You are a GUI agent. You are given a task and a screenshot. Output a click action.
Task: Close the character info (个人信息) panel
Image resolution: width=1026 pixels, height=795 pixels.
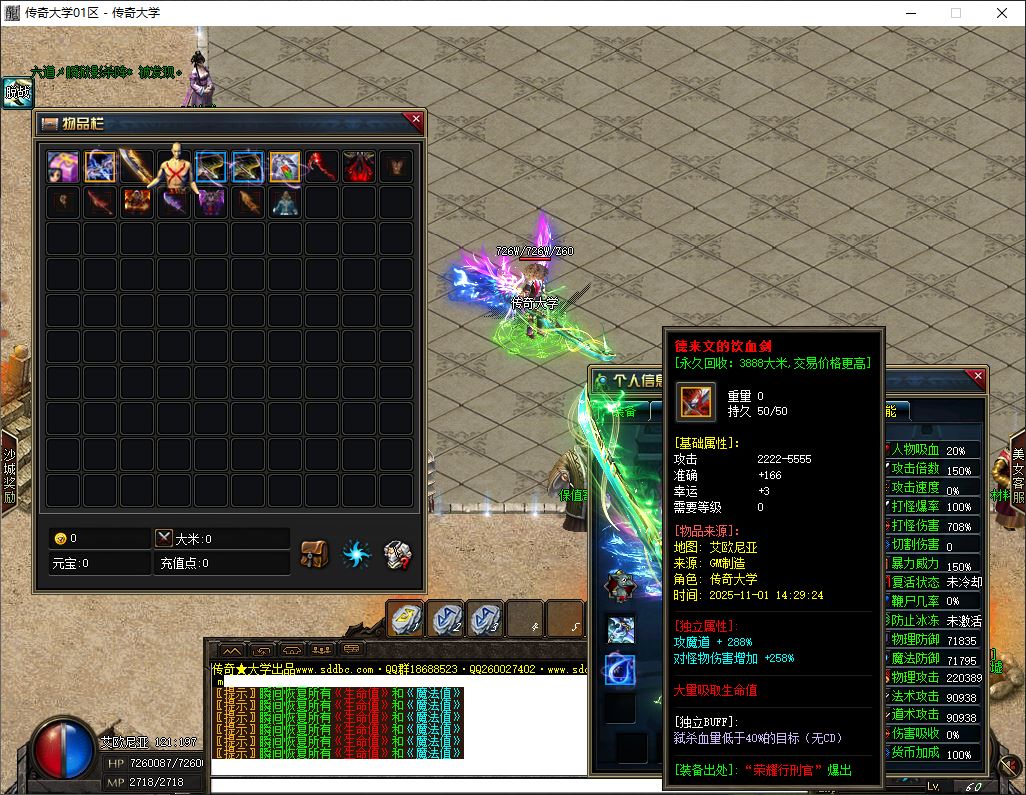pos(978,378)
